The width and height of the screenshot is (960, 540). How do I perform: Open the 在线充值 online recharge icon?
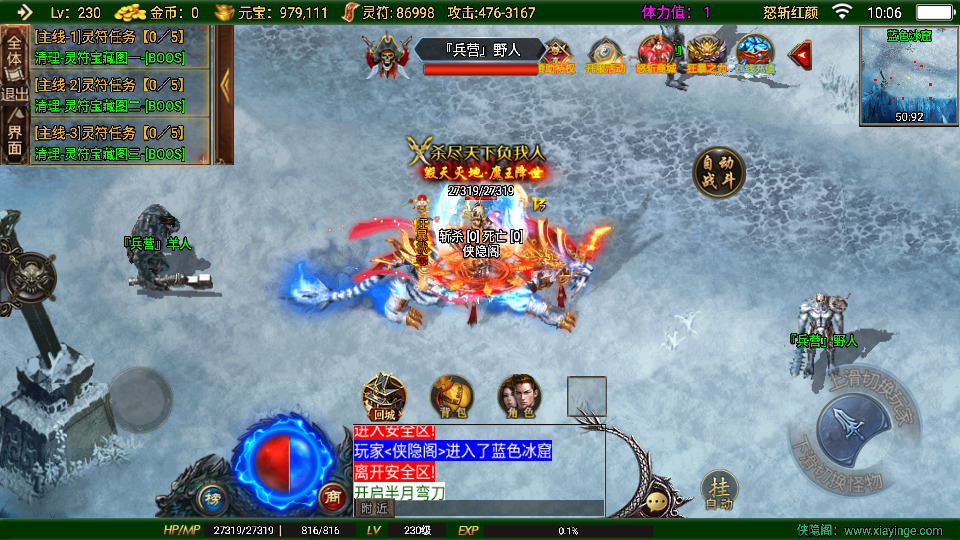pyautogui.click(x=755, y=55)
